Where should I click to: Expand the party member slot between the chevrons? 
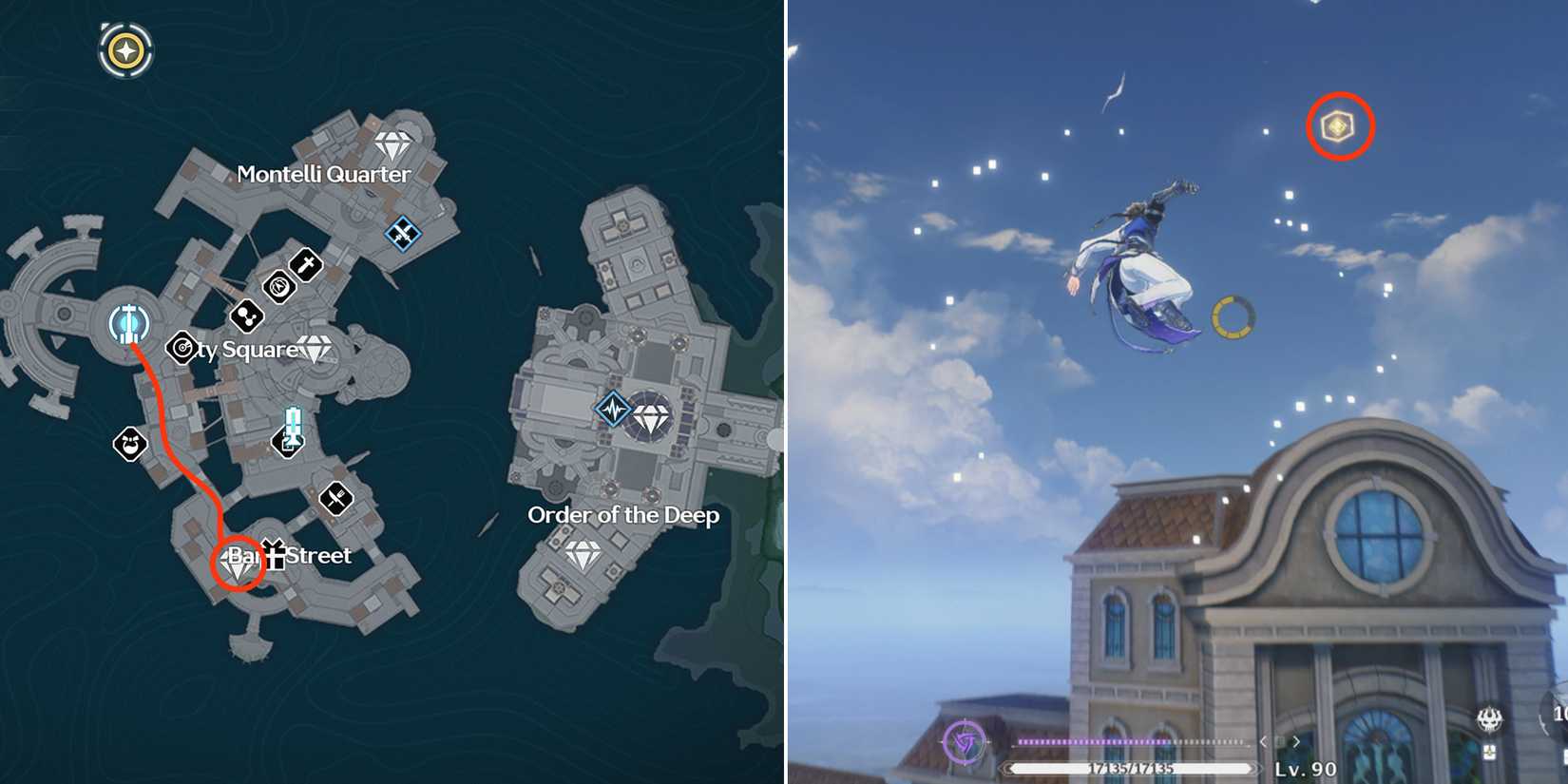pos(1281,741)
